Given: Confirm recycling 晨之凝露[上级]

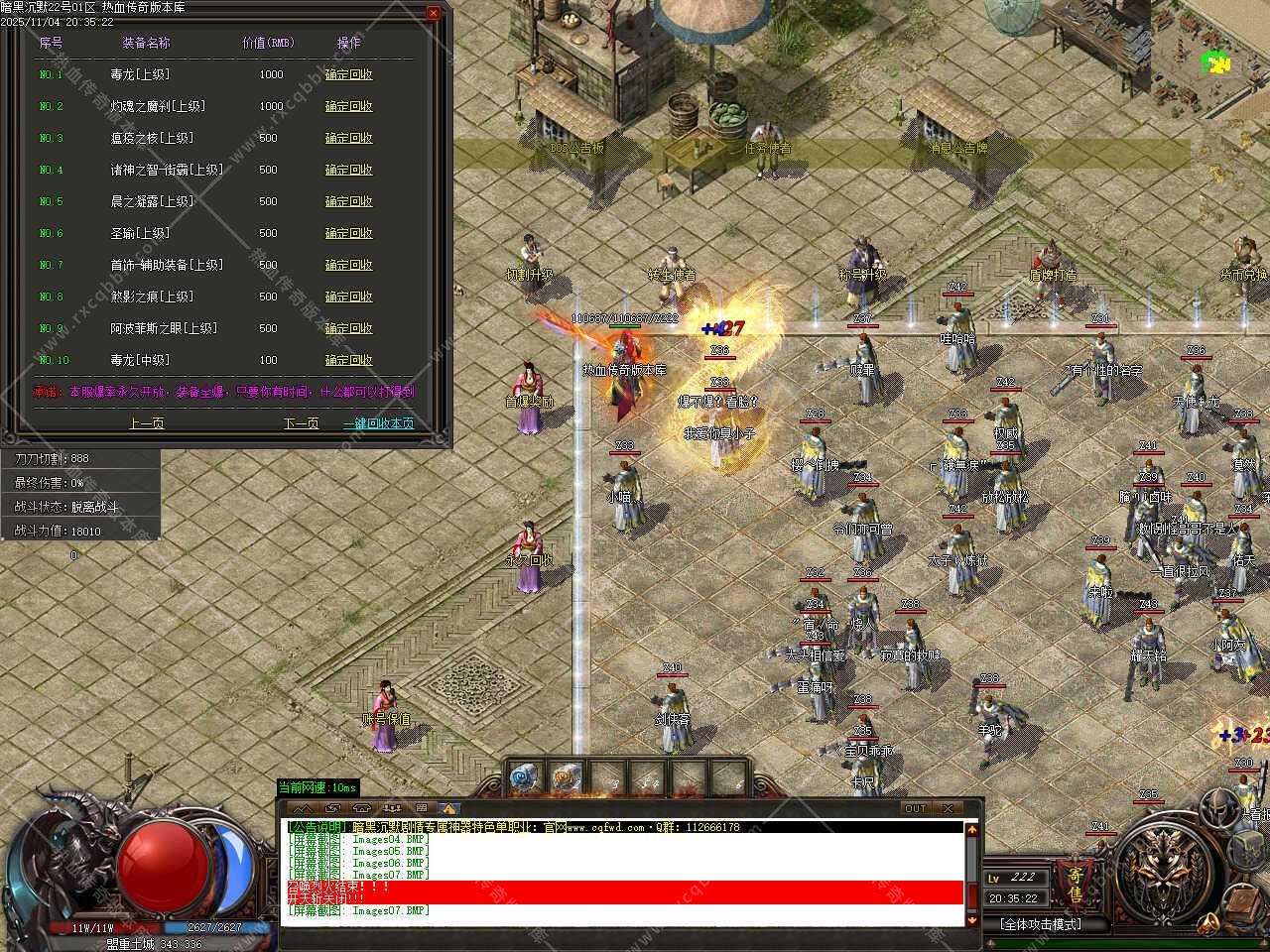Looking at the screenshot, I should pos(348,201).
